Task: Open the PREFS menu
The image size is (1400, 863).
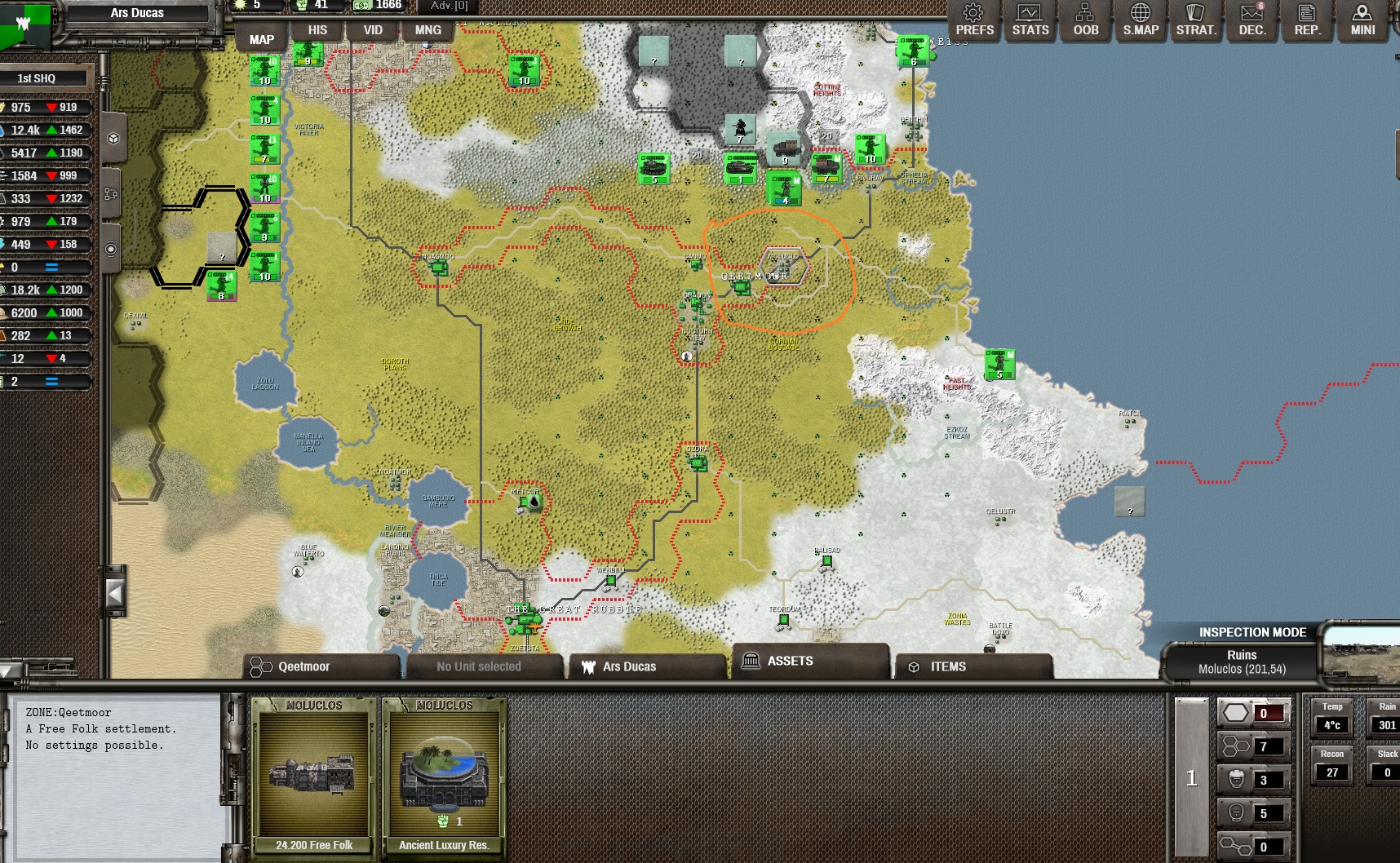Action: coord(974,20)
